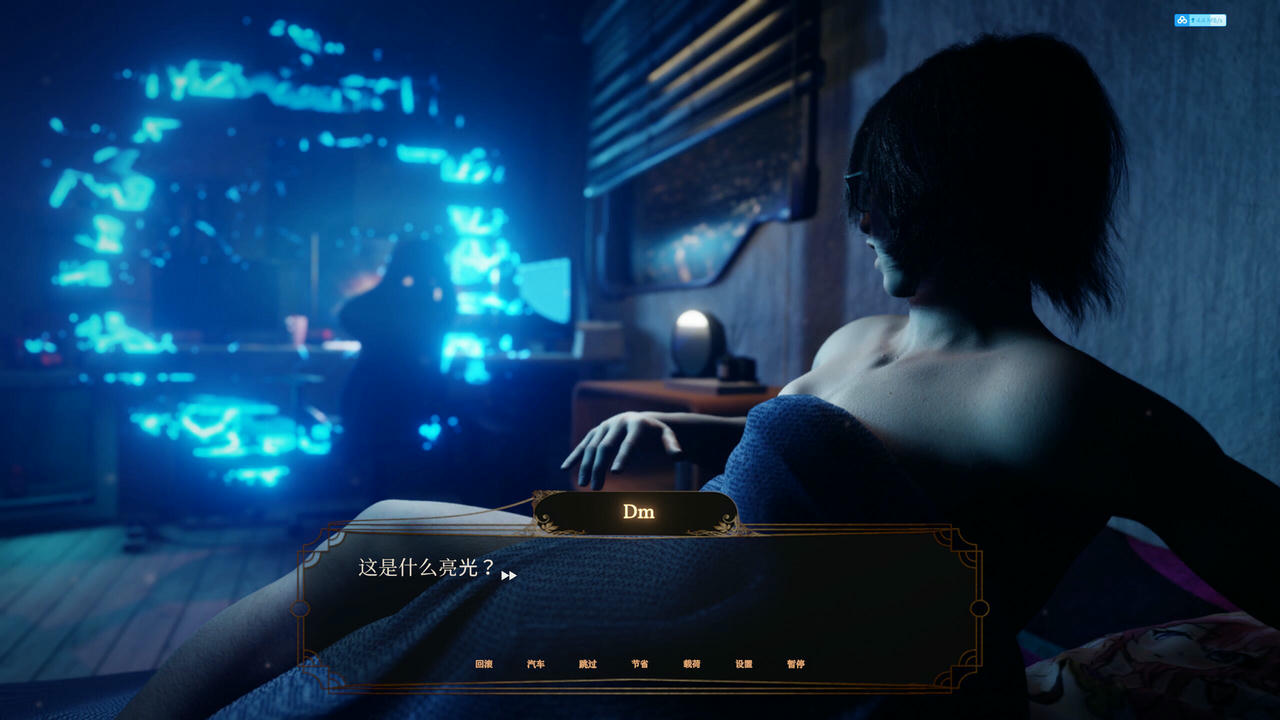Save progress with the 节省 button
Image resolution: width=1280 pixels, height=720 pixels.
pos(638,663)
